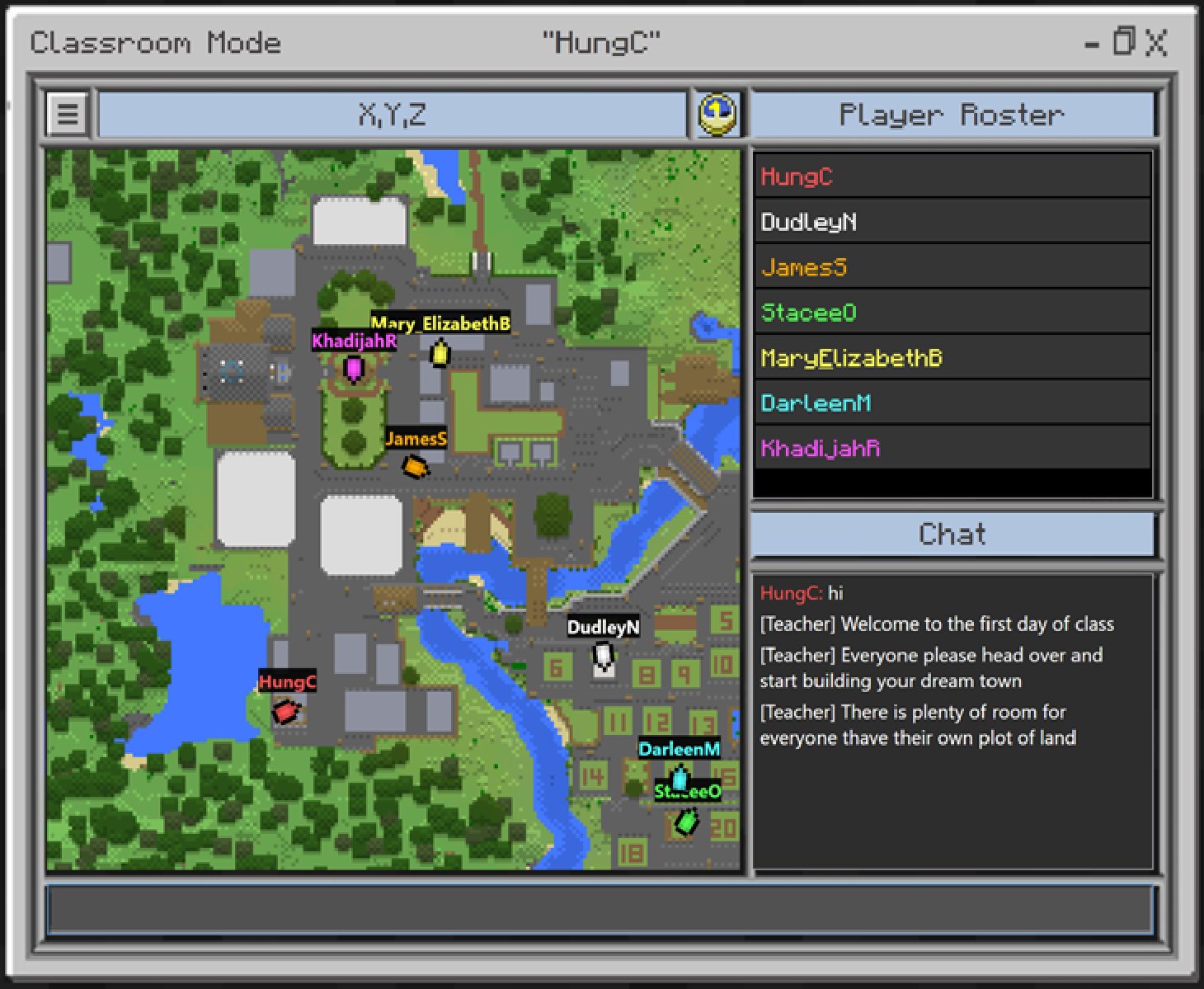
Task: Click StaceeO's green marker near plot 20
Action: tap(685, 820)
